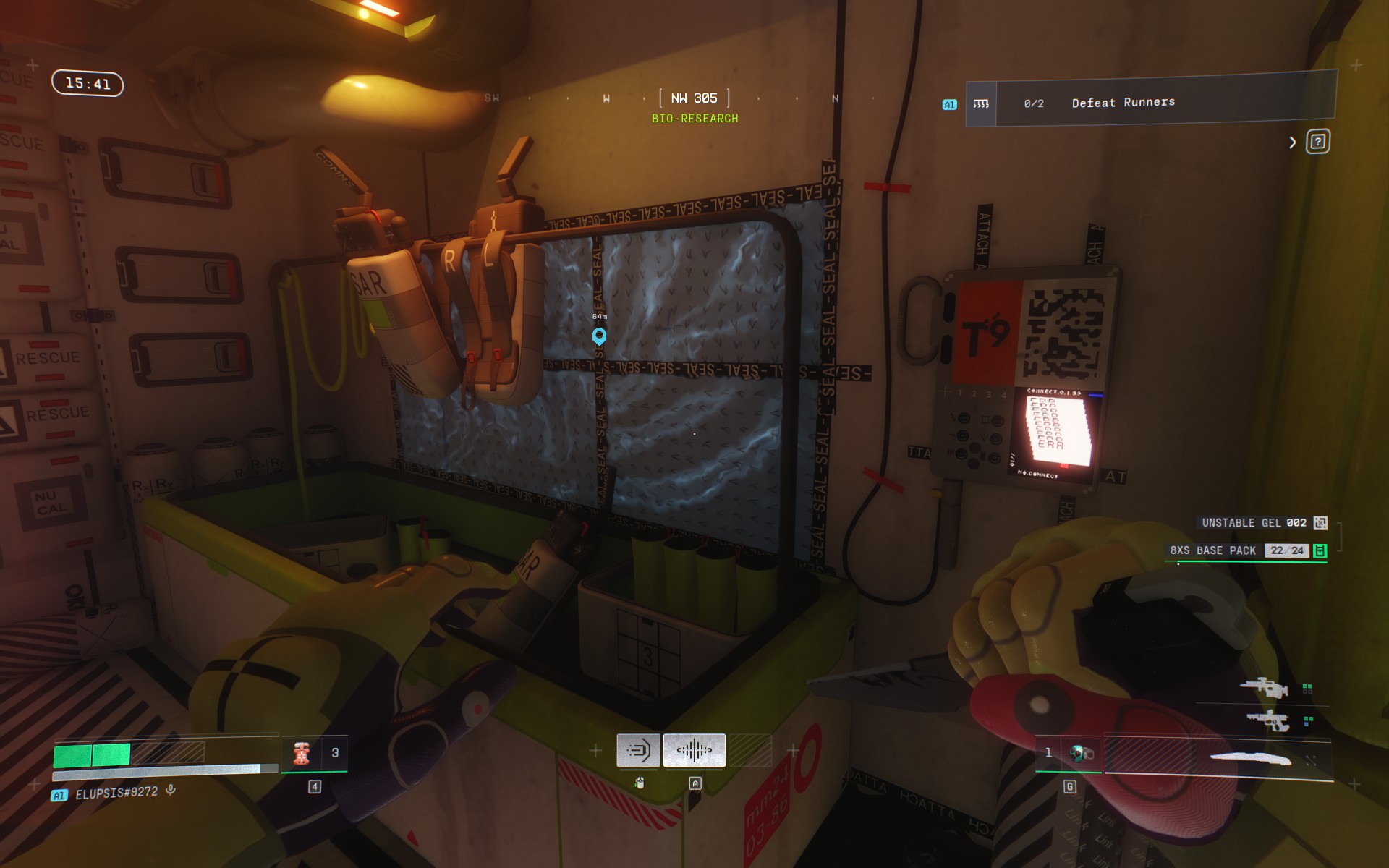Open the Defeat Runners objective tracker
1389x868 pixels.
click(x=1150, y=103)
